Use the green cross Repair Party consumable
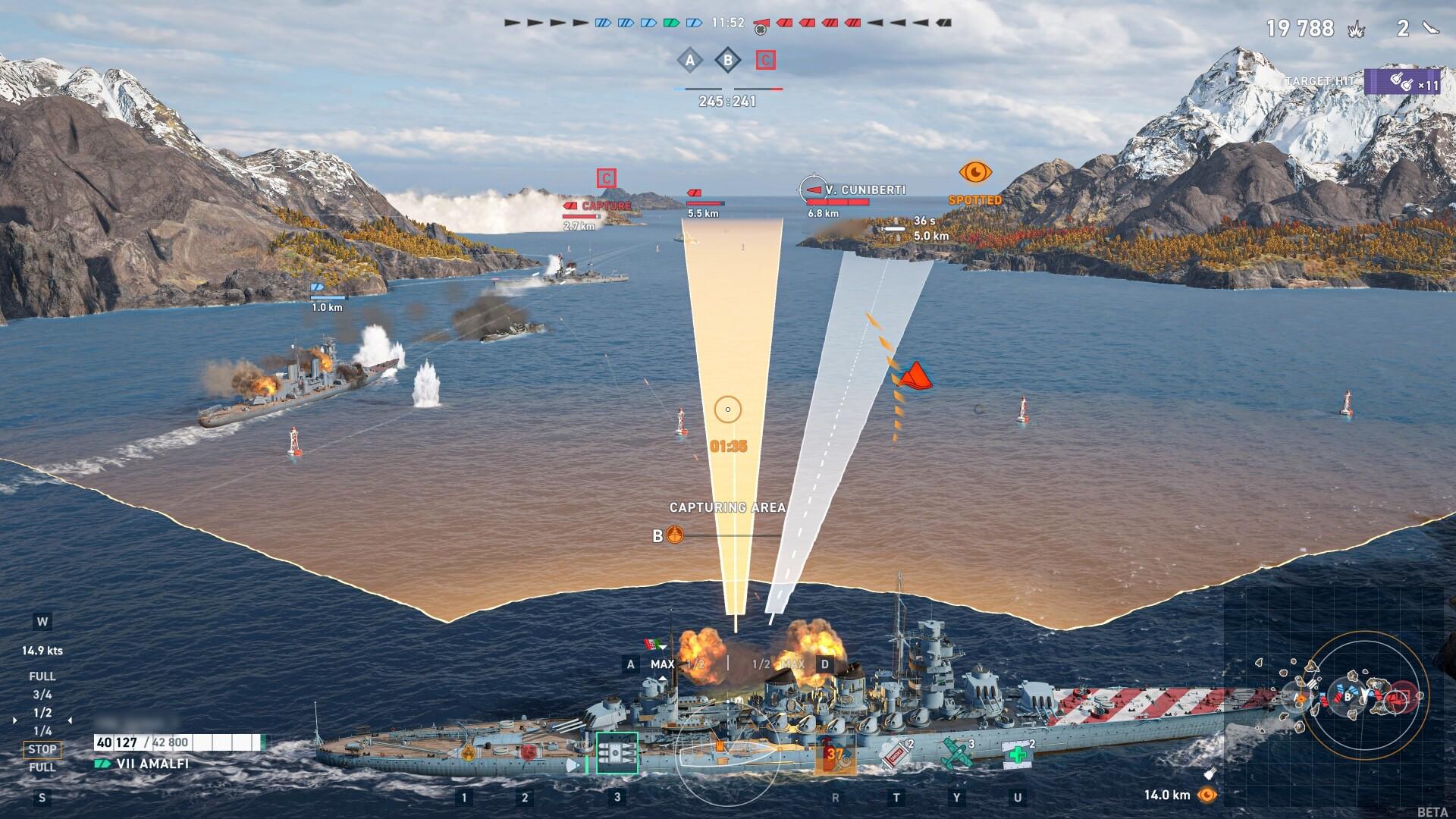The height and width of the screenshot is (819, 1456). [1018, 754]
